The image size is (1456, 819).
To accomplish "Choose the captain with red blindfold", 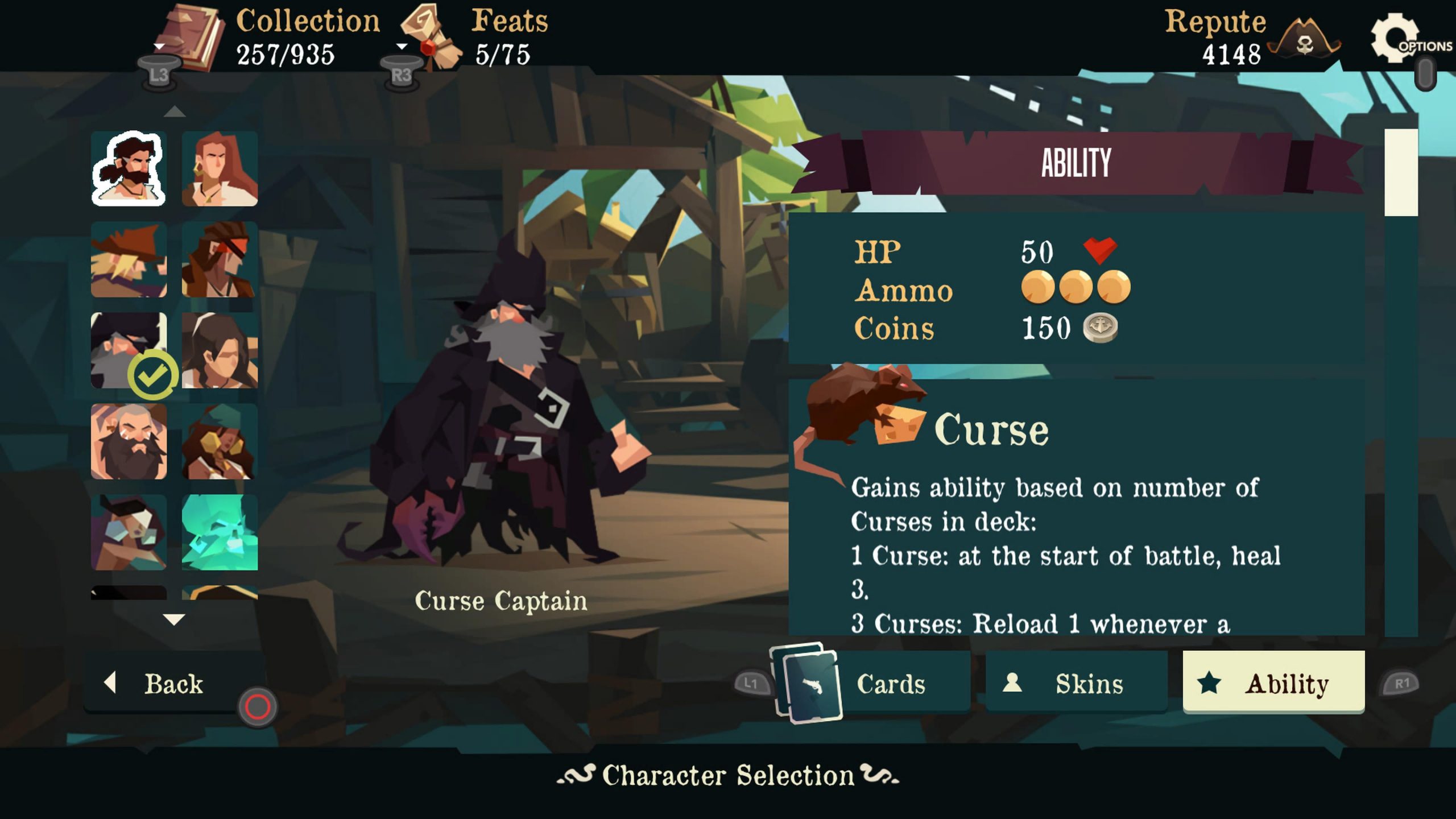I will pos(220,260).
